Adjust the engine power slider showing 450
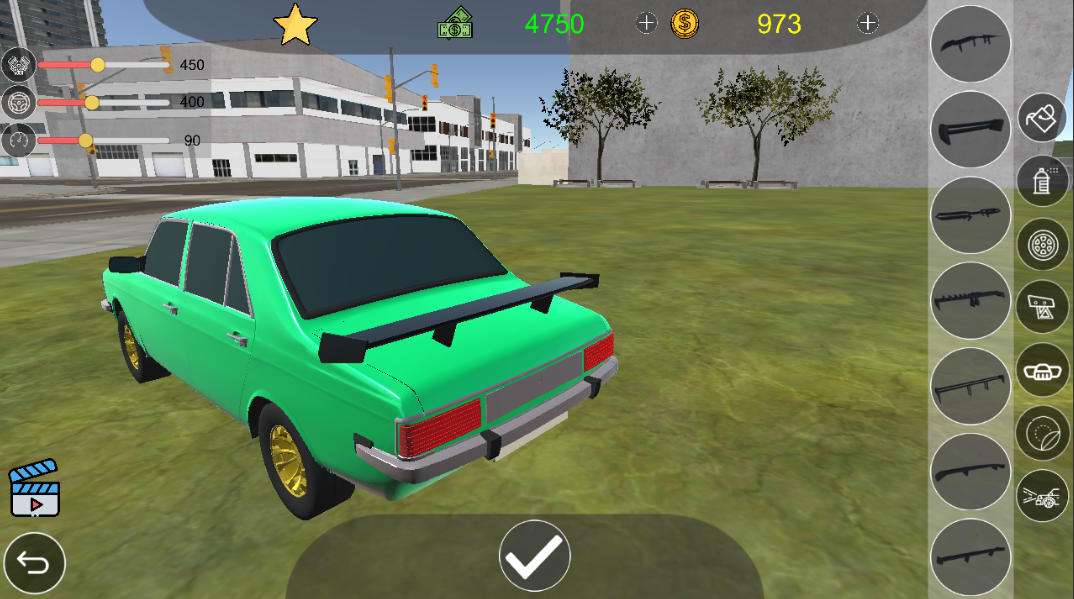Image resolution: width=1074 pixels, height=599 pixels. [98, 65]
